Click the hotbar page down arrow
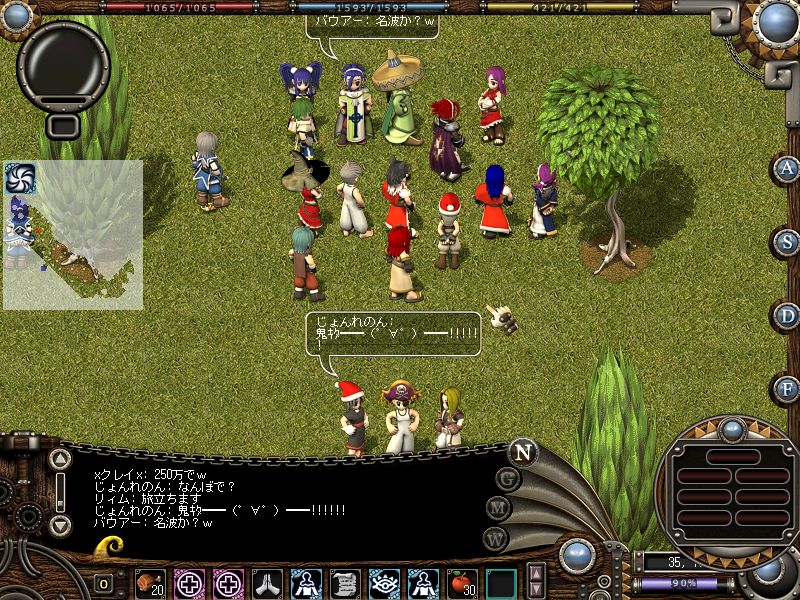The image size is (800, 600). pyautogui.click(x=536, y=590)
